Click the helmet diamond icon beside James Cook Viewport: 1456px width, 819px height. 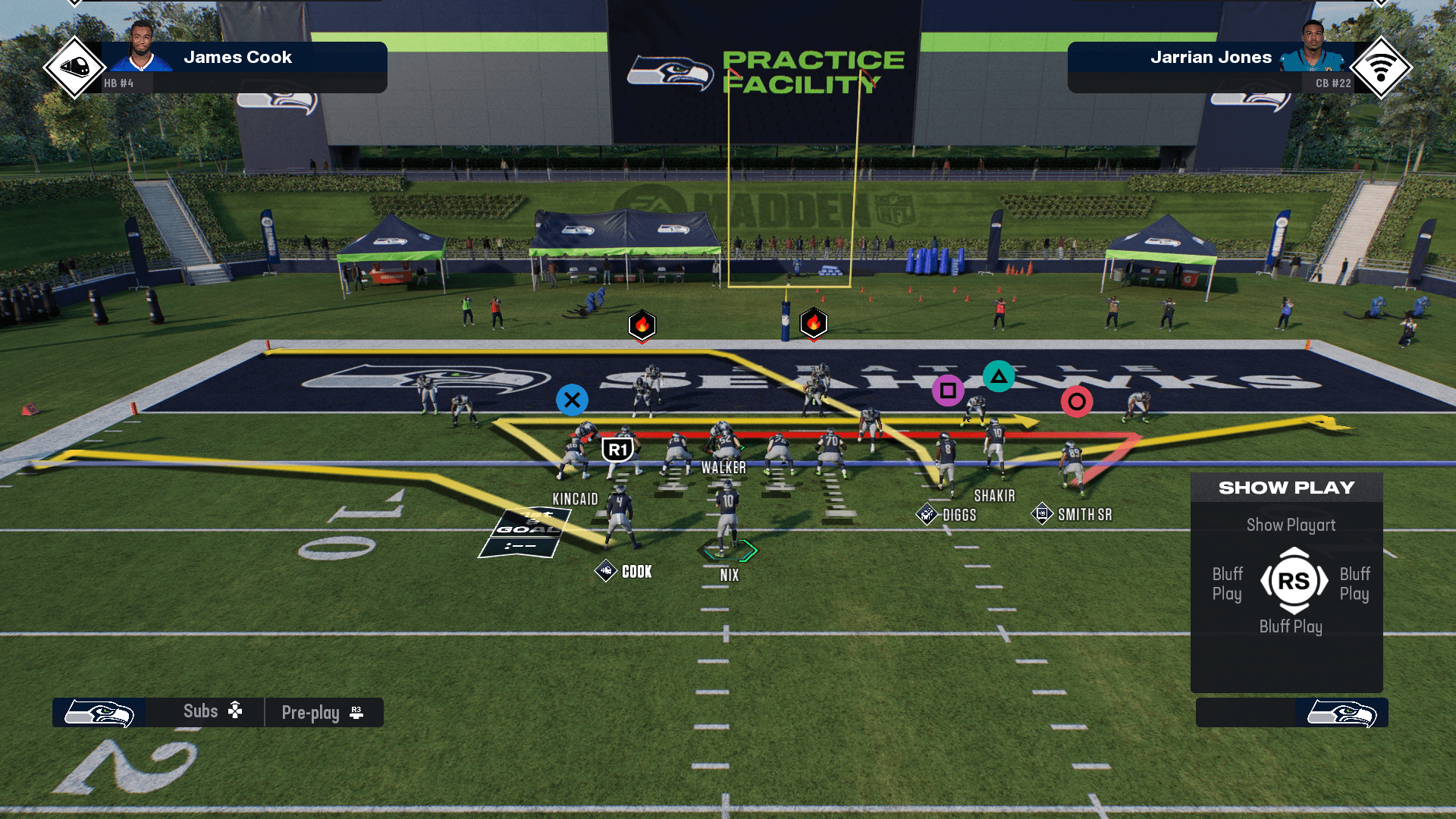tap(74, 67)
